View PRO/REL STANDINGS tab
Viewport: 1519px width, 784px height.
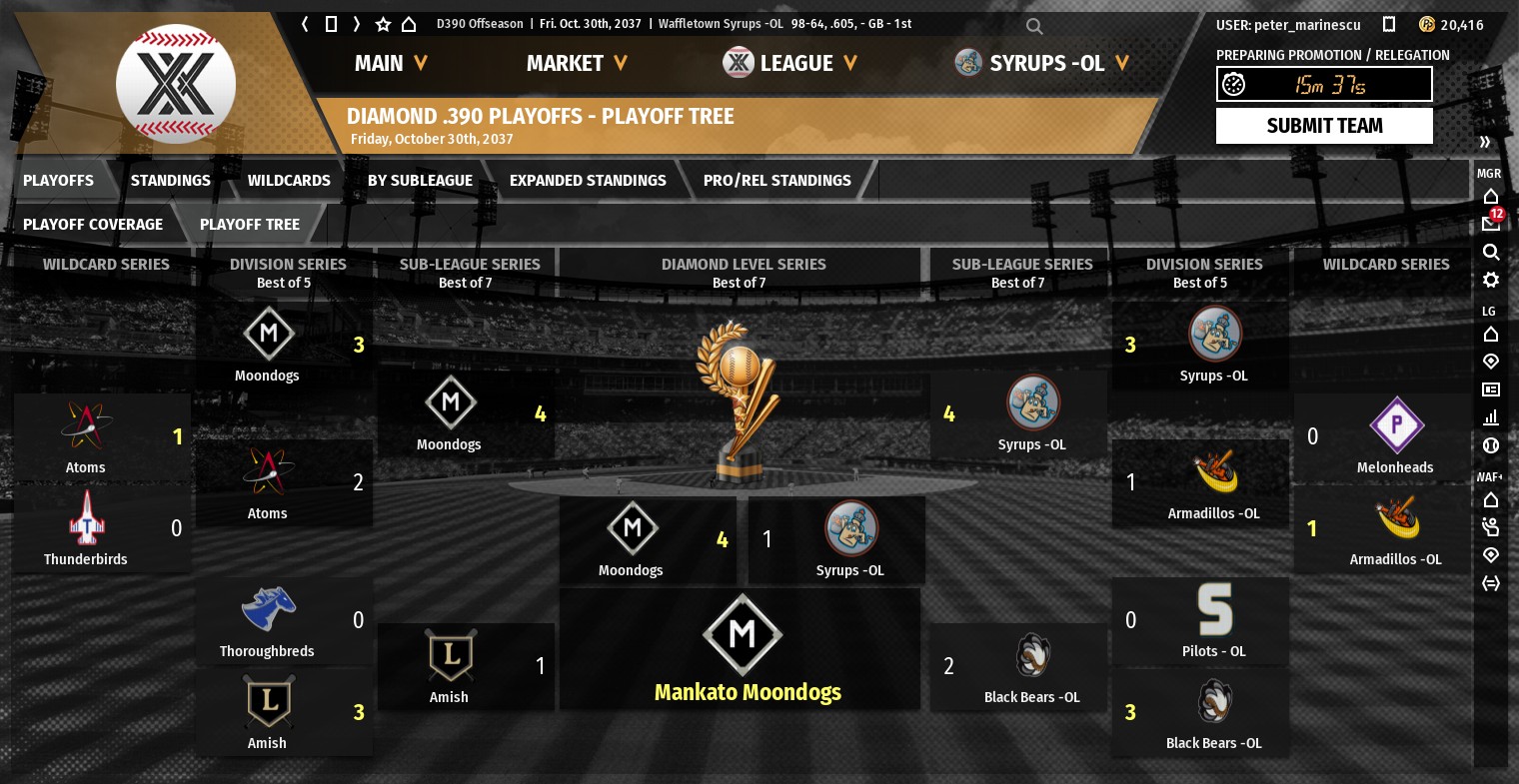(776, 181)
